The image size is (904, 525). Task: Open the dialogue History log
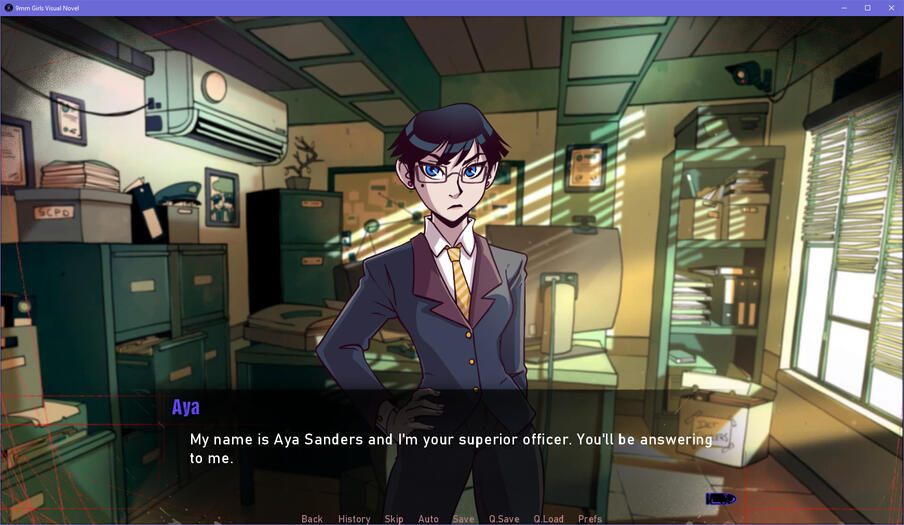[354, 519]
